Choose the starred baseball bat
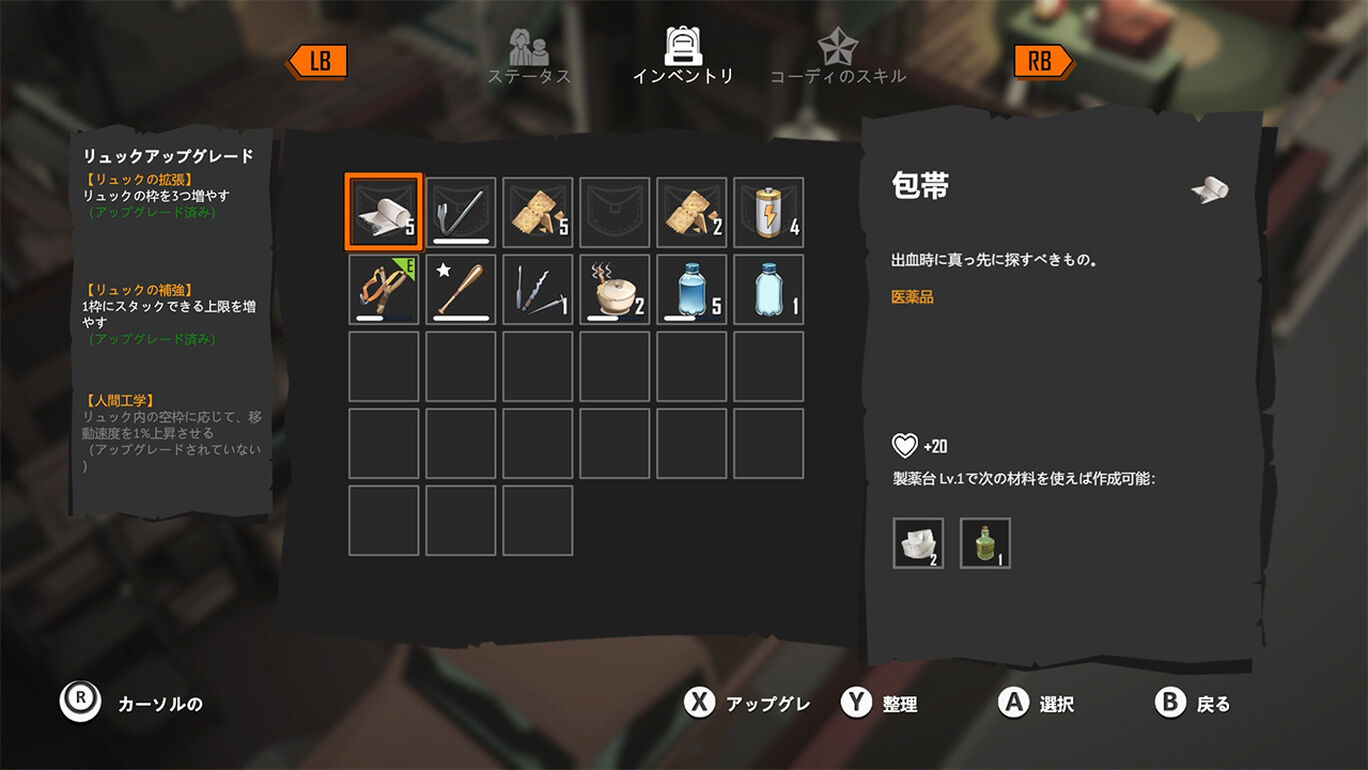Screen dimensions: 1368x770 (461, 289)
